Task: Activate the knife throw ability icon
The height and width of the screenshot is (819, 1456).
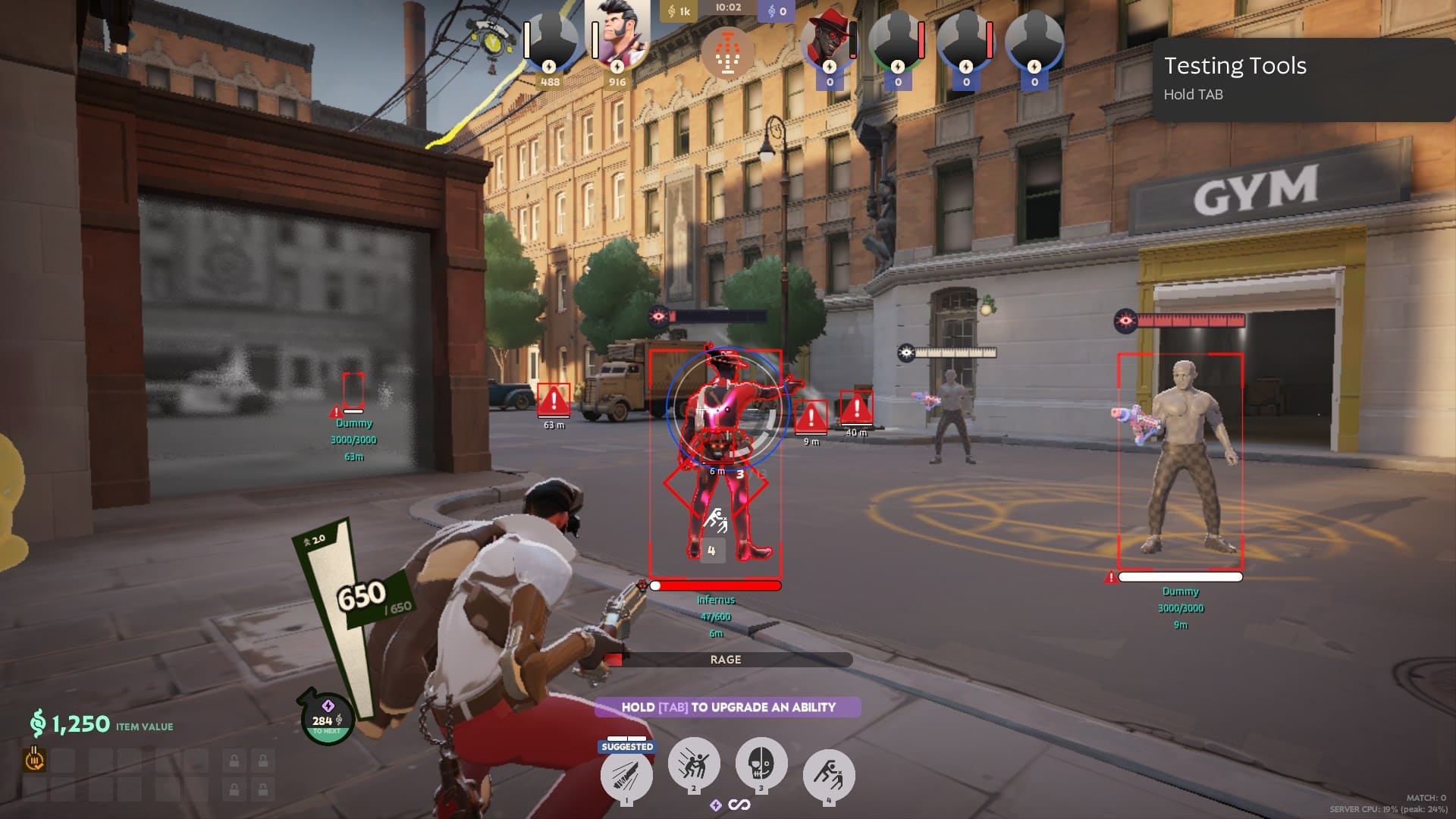Action: (626, 775)
